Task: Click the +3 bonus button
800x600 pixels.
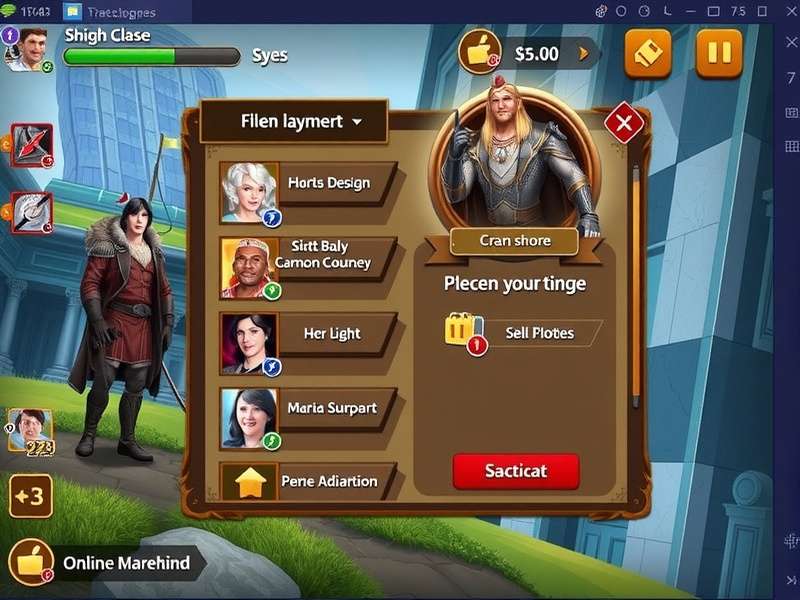Action: click(x=31, y=496)
